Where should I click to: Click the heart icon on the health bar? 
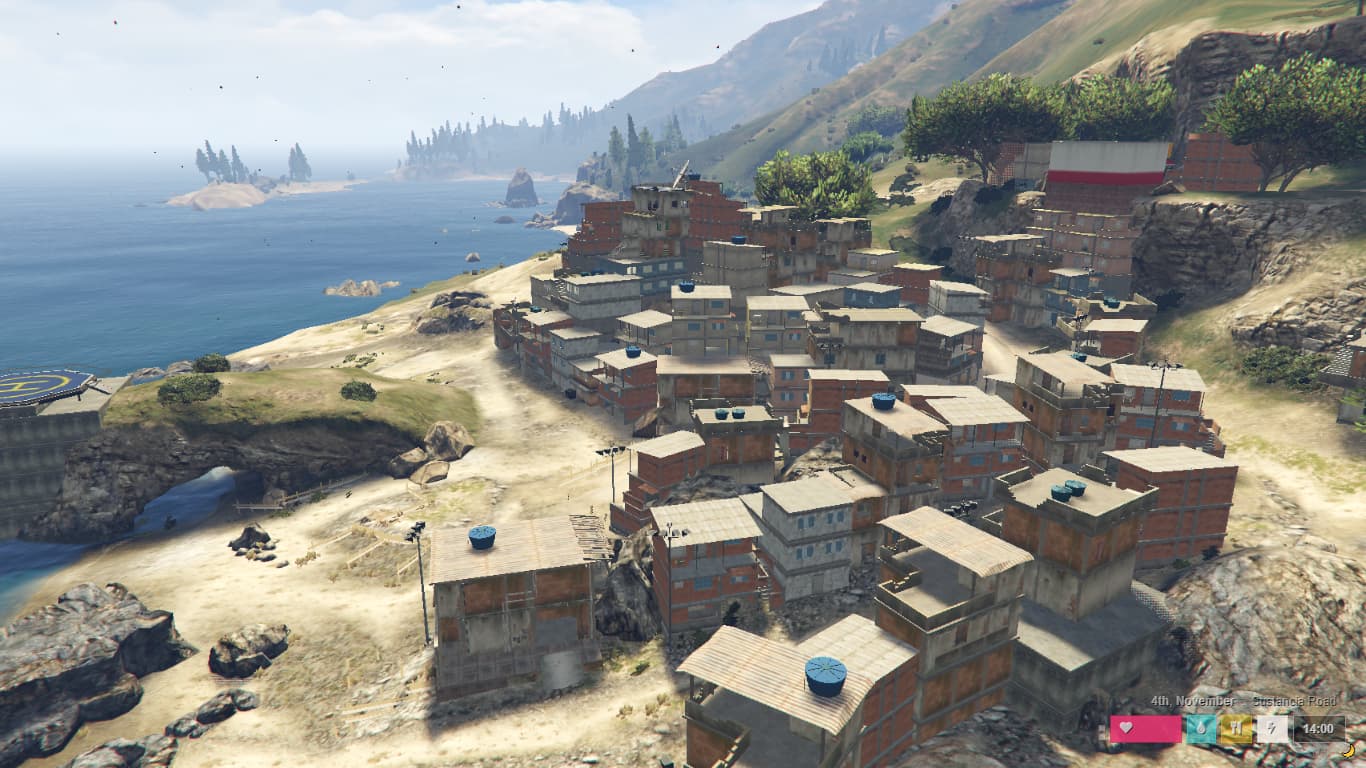(1124, 727)
